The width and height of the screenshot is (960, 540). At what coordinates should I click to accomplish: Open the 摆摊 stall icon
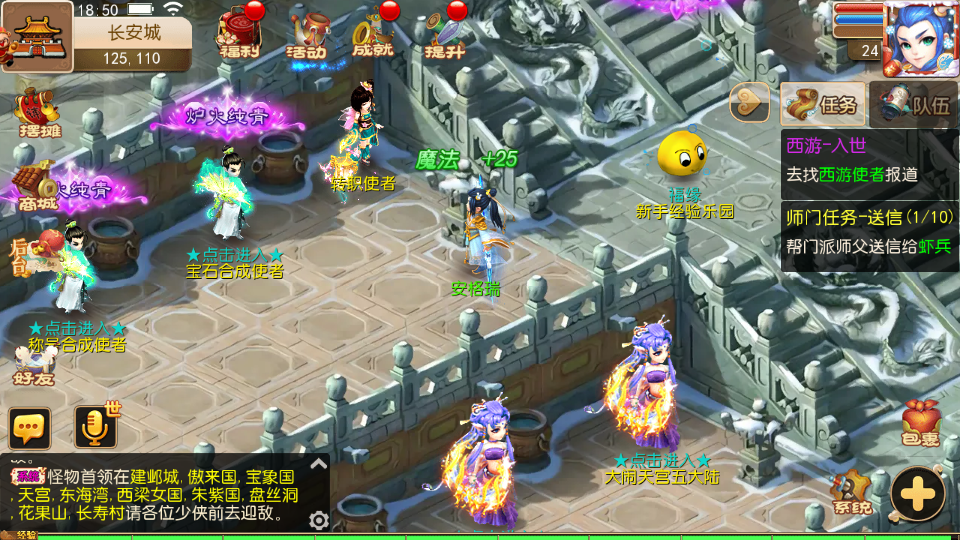coord(38,112)
